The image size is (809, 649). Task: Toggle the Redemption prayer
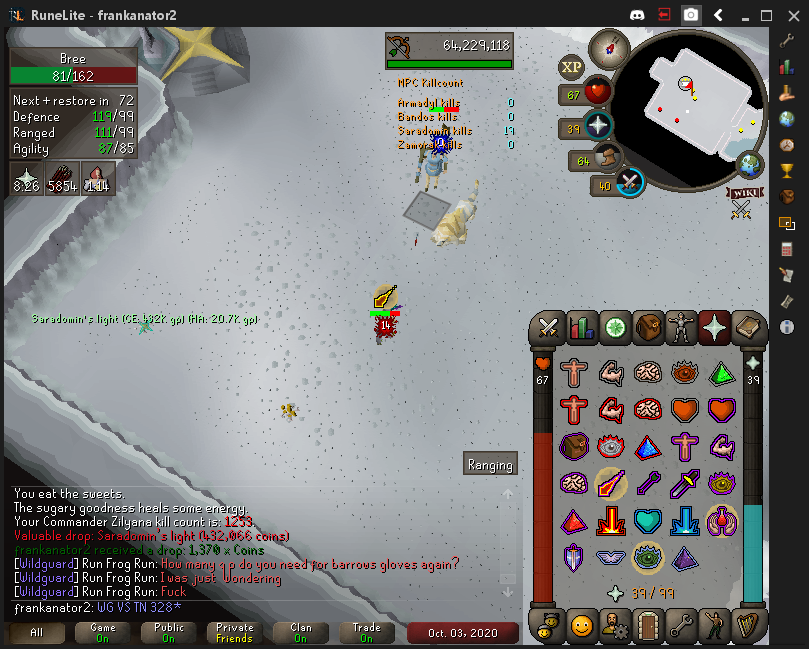(x=648, y=521)
